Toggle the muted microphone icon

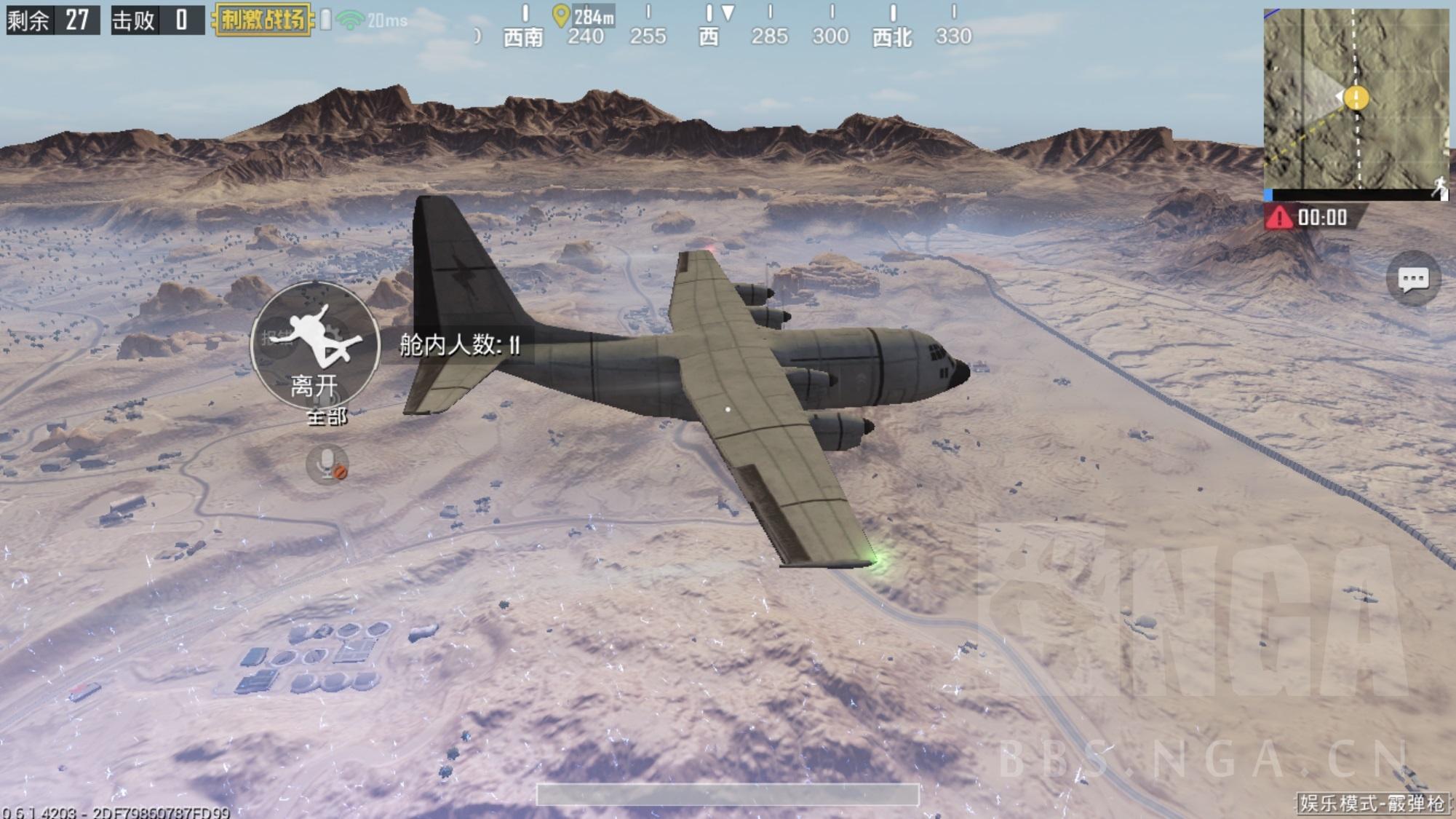click(327, 464)
